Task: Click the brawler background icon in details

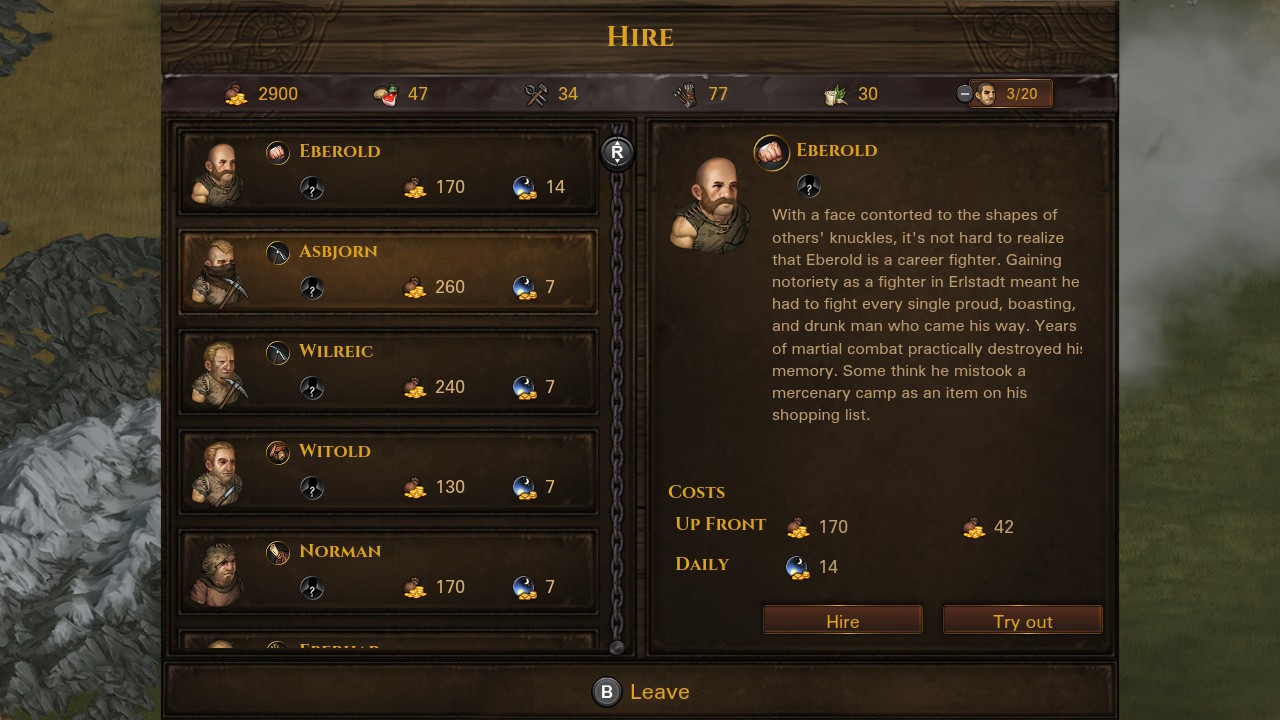Action: (x=771, y=152)
